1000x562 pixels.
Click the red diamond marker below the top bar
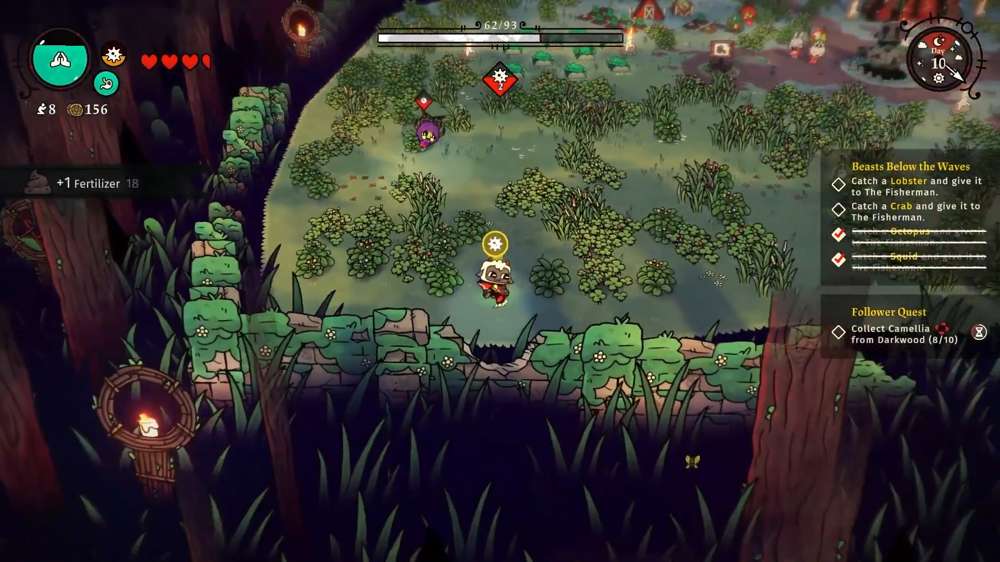499,79
